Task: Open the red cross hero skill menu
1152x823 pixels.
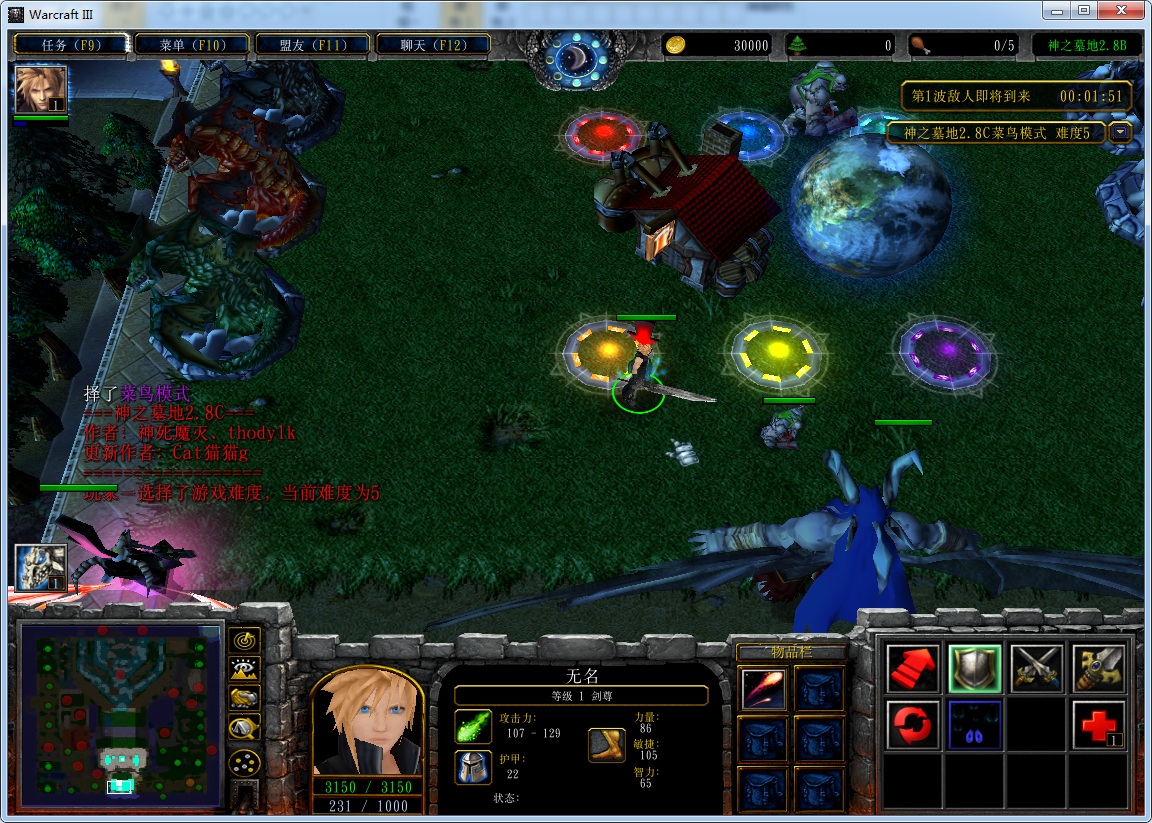Action: point(1097,725)
